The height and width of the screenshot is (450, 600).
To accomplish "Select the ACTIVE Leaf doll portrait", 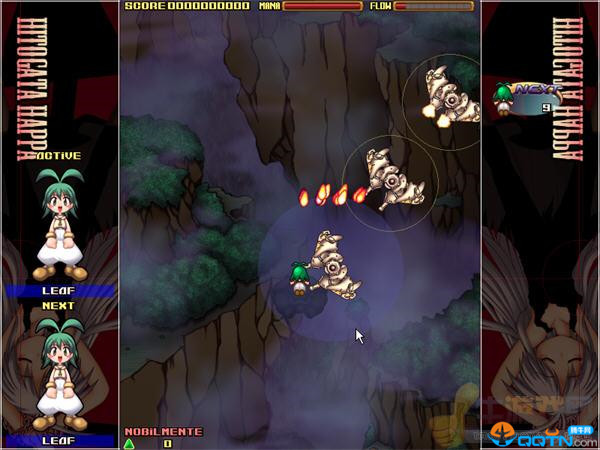I will pyautogui.click(x=58, y=224).
